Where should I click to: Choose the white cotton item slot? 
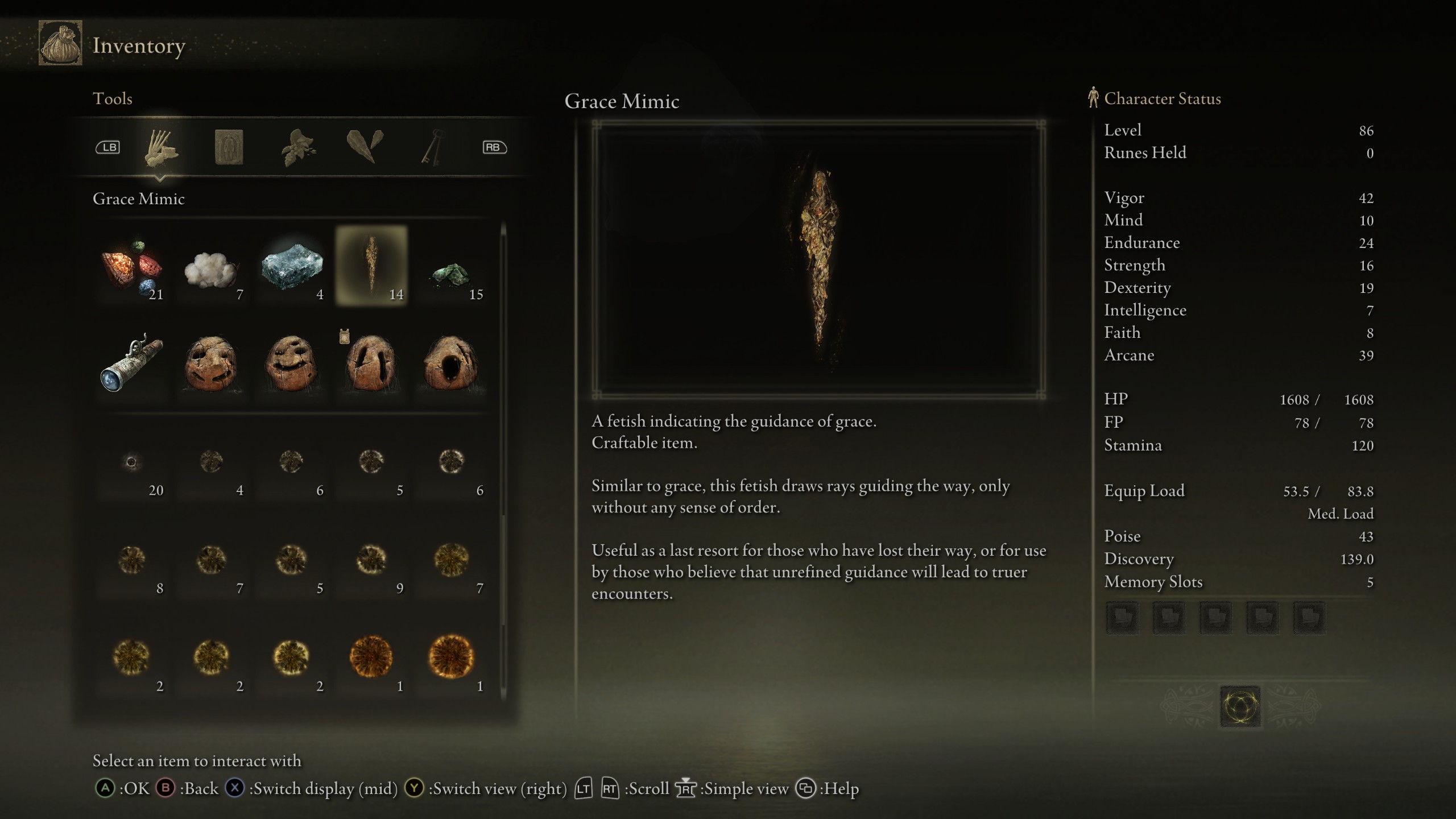[x=212, y=266]
